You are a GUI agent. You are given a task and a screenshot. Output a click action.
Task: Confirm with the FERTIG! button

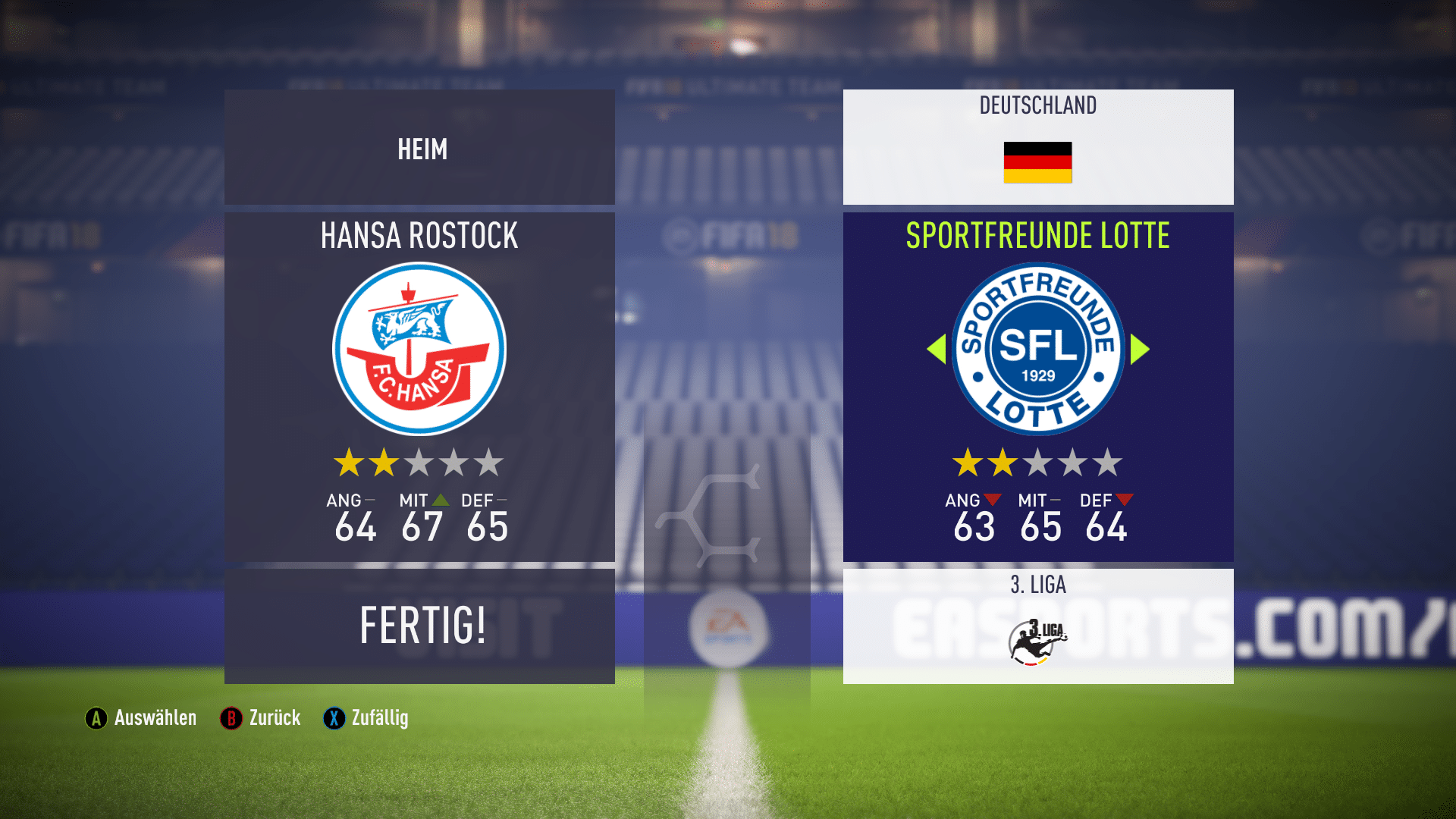click(419, 626)
